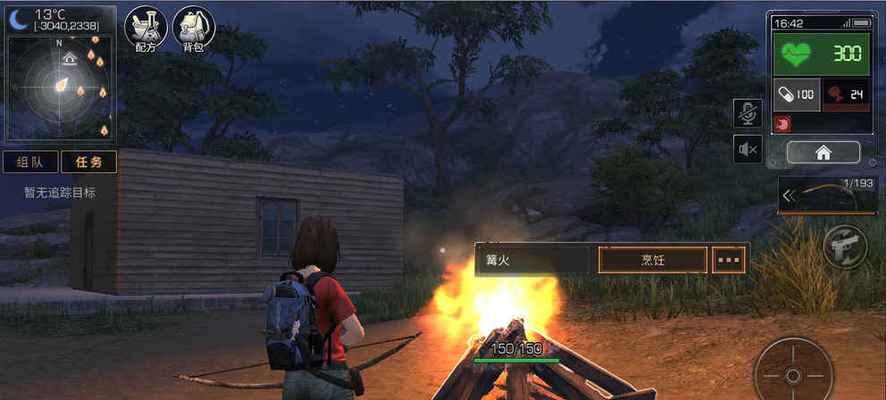
Task: Toggle the speaker sound icon
Action: 746,150
